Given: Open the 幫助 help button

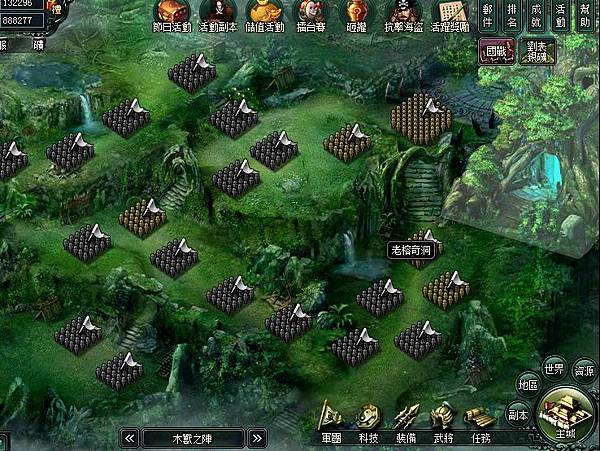Looking at the screenshot, I should click(x=585, y=17).
